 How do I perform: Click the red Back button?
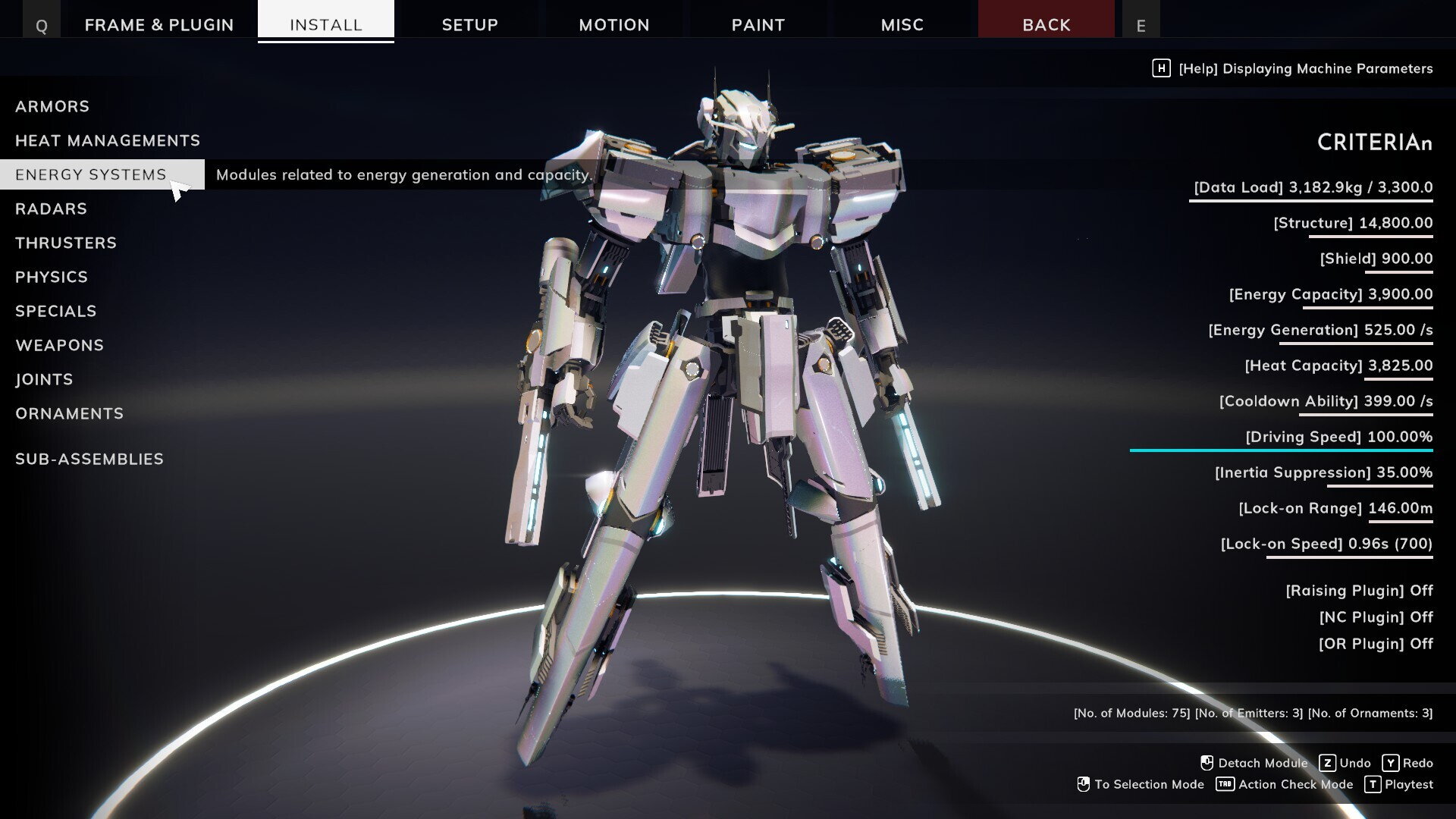click(x=1046, y=24)
